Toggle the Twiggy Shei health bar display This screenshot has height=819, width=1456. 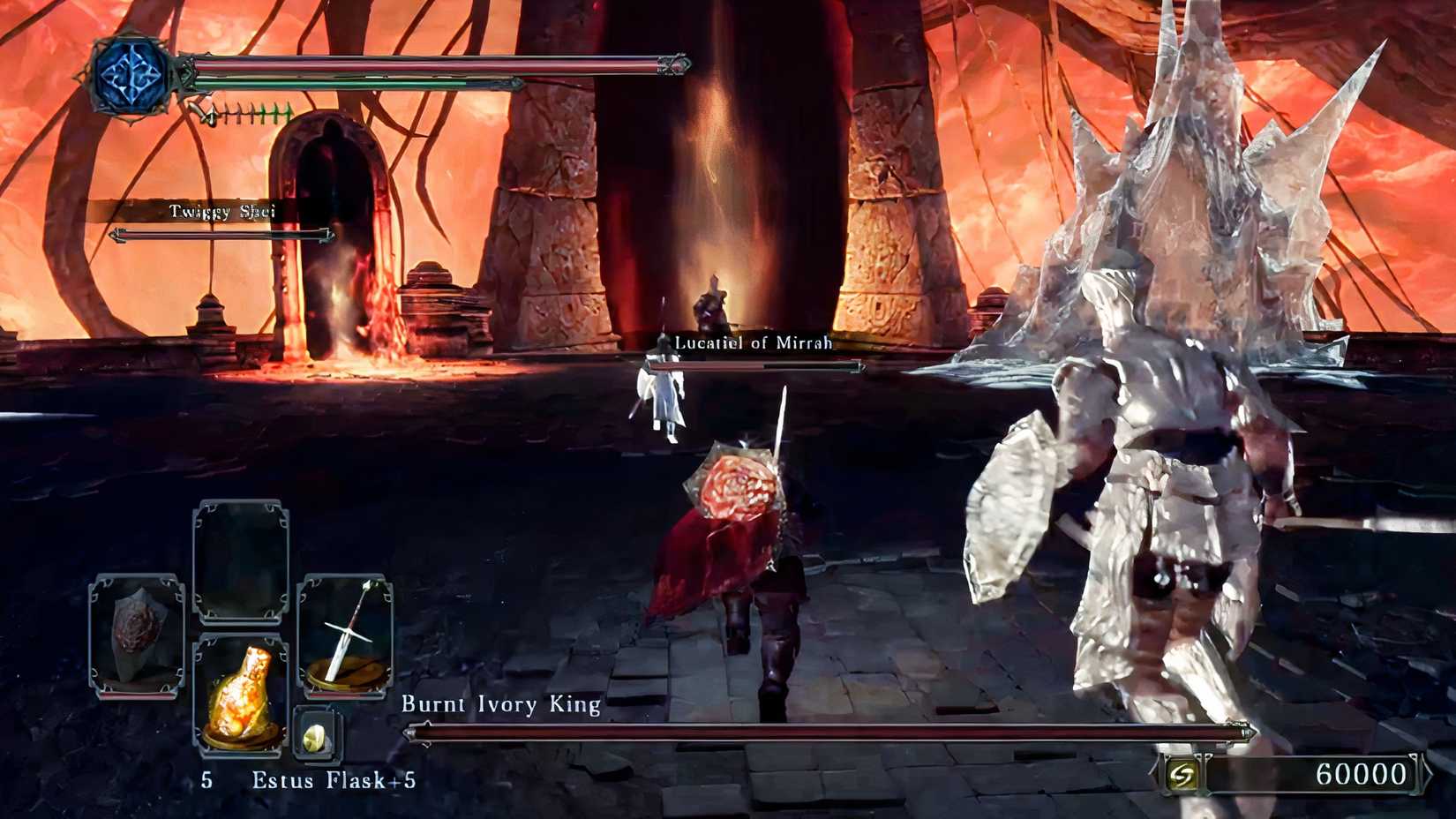(x=221, y=237)
